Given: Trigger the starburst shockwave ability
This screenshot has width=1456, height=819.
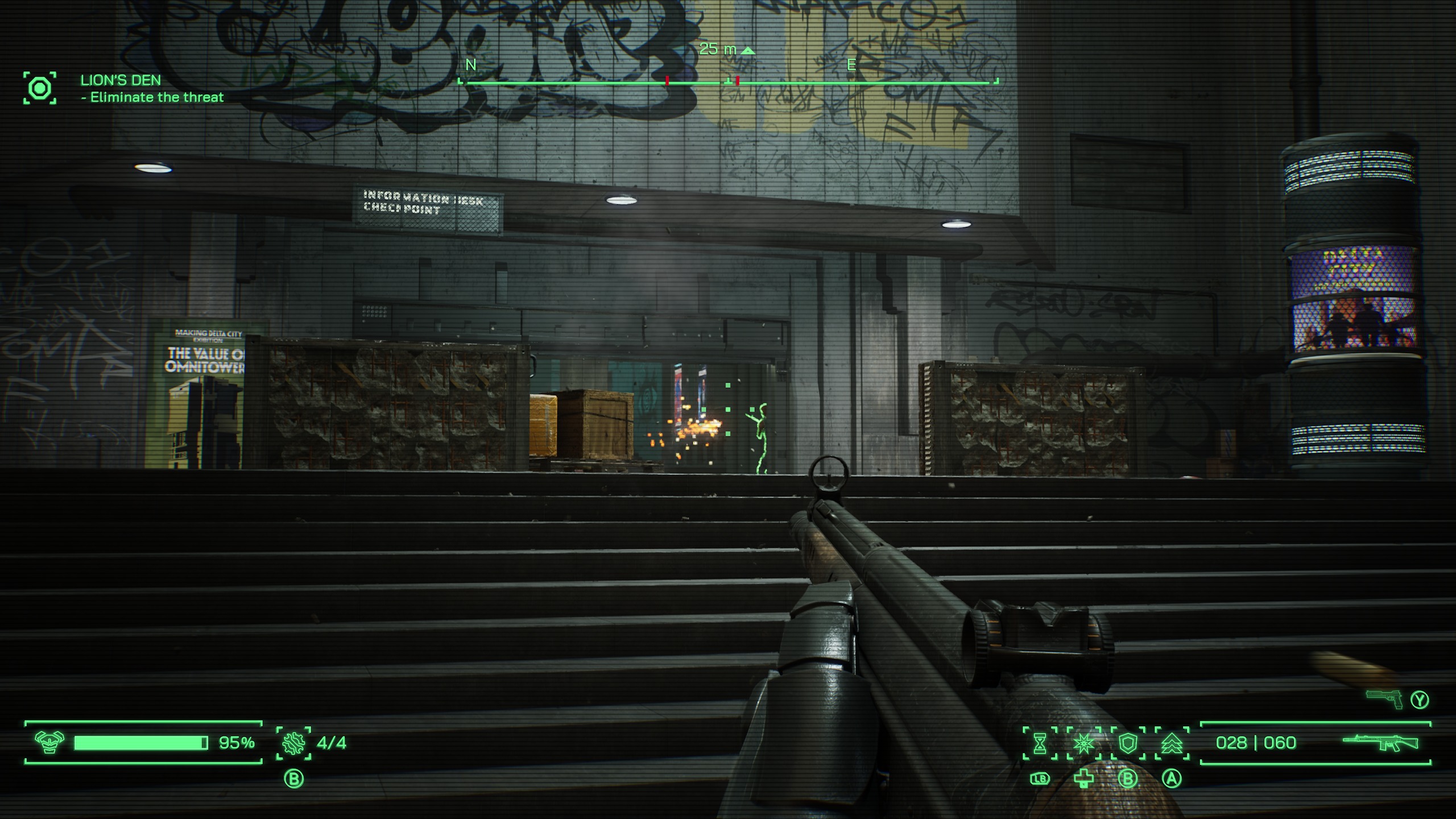Looking at the screenshot, I should (1083, 743).
